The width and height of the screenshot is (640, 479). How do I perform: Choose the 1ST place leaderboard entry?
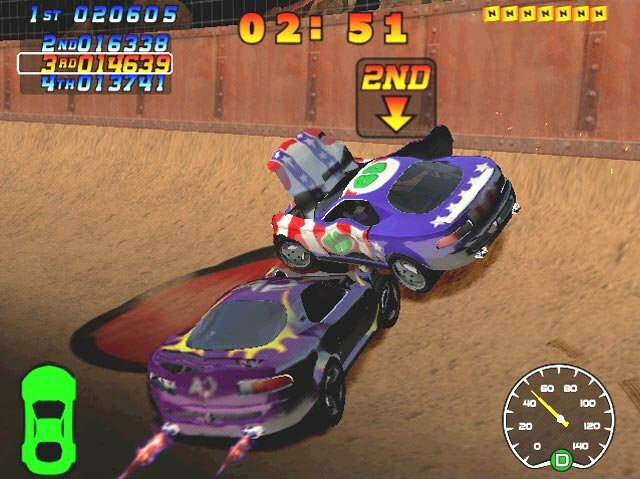point(103,15)
